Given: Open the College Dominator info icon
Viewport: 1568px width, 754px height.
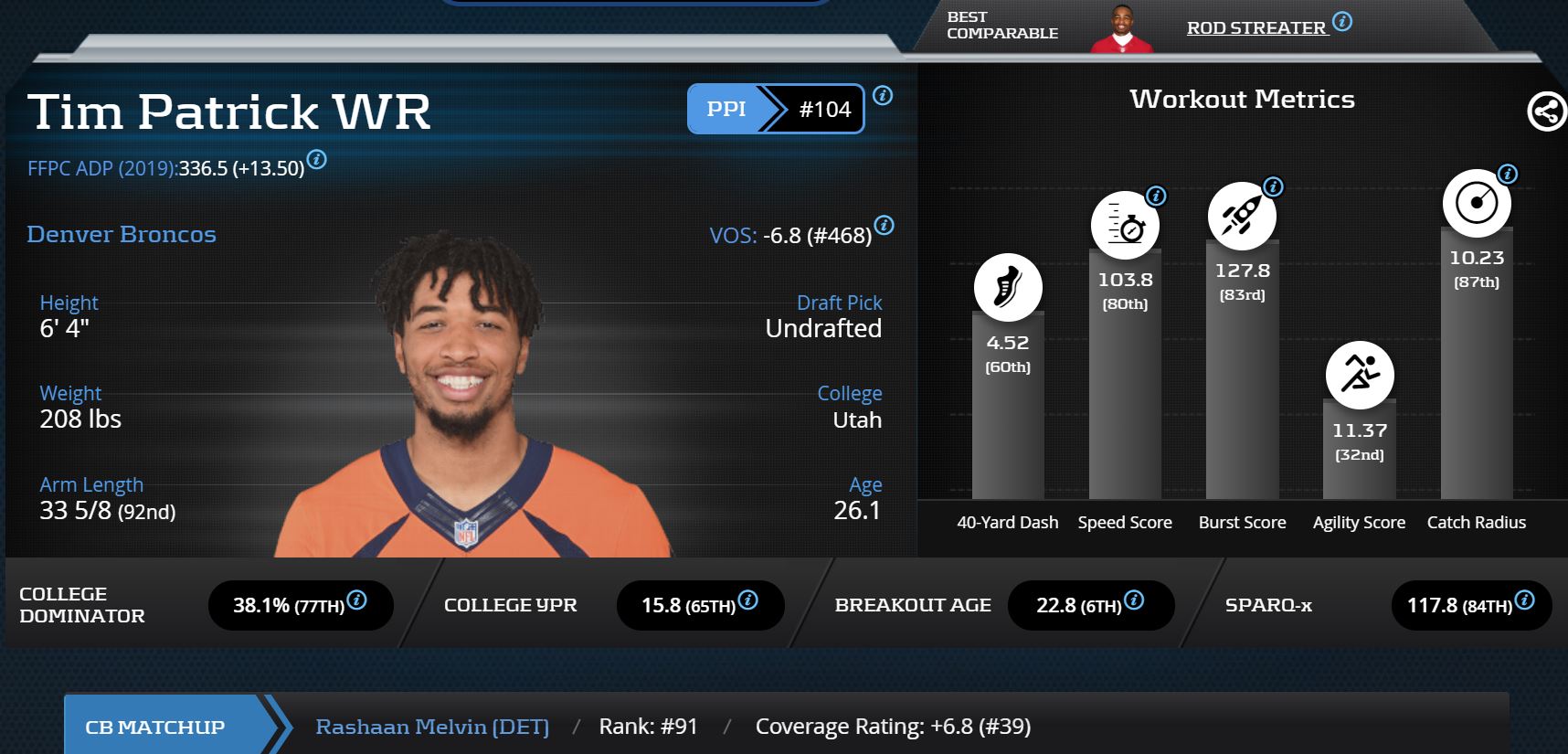Looking at the screenshot, I should coord(357,600).
